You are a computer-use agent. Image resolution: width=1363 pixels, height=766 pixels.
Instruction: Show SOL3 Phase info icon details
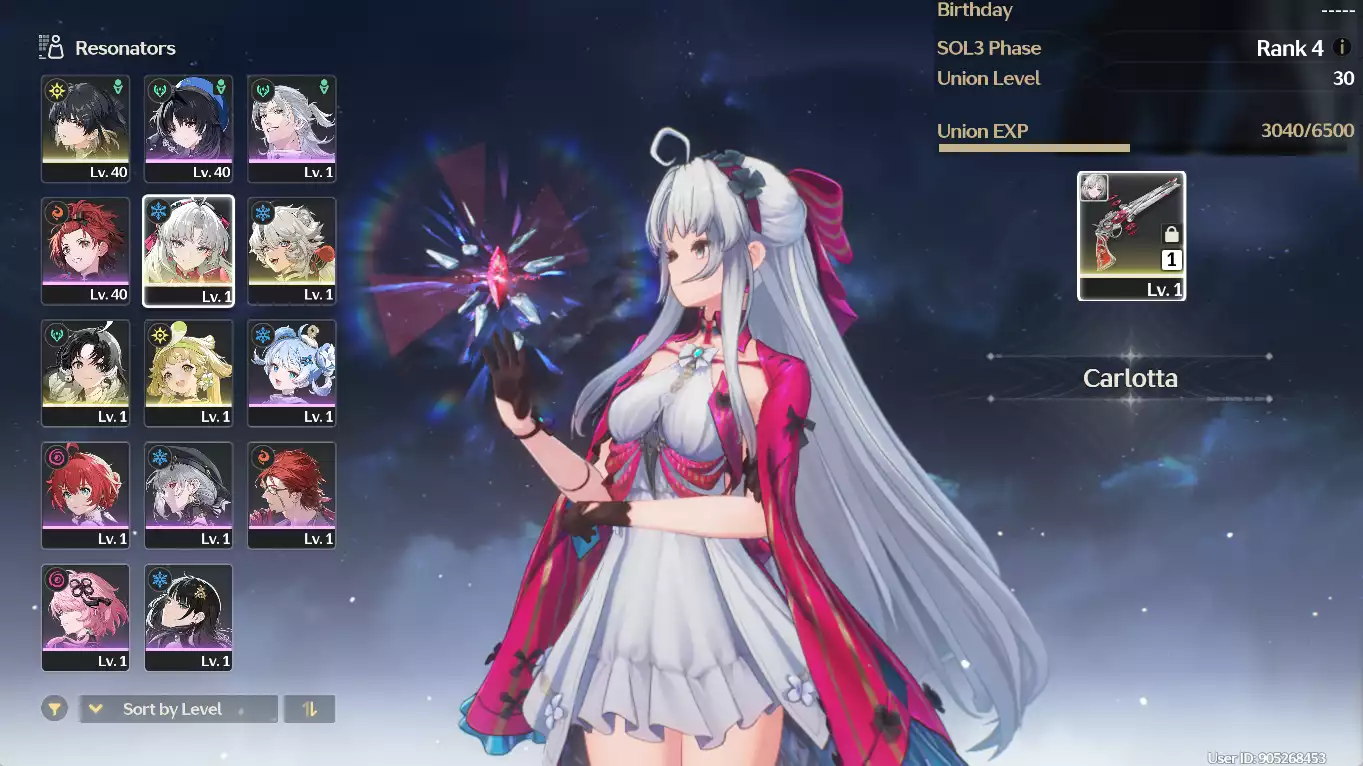tap(1343, 48)
